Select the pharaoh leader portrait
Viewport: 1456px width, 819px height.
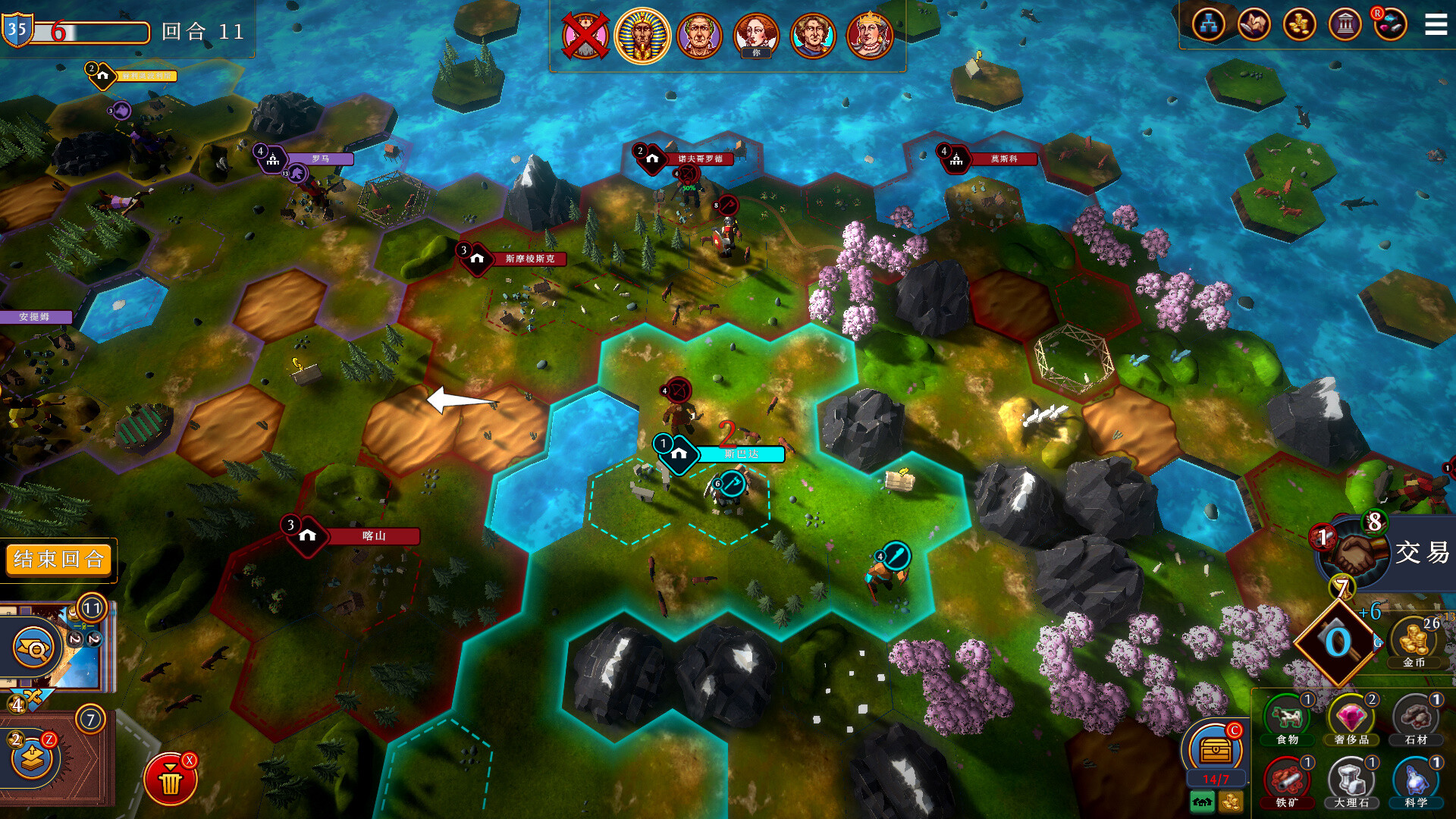[x=642, y=35]
